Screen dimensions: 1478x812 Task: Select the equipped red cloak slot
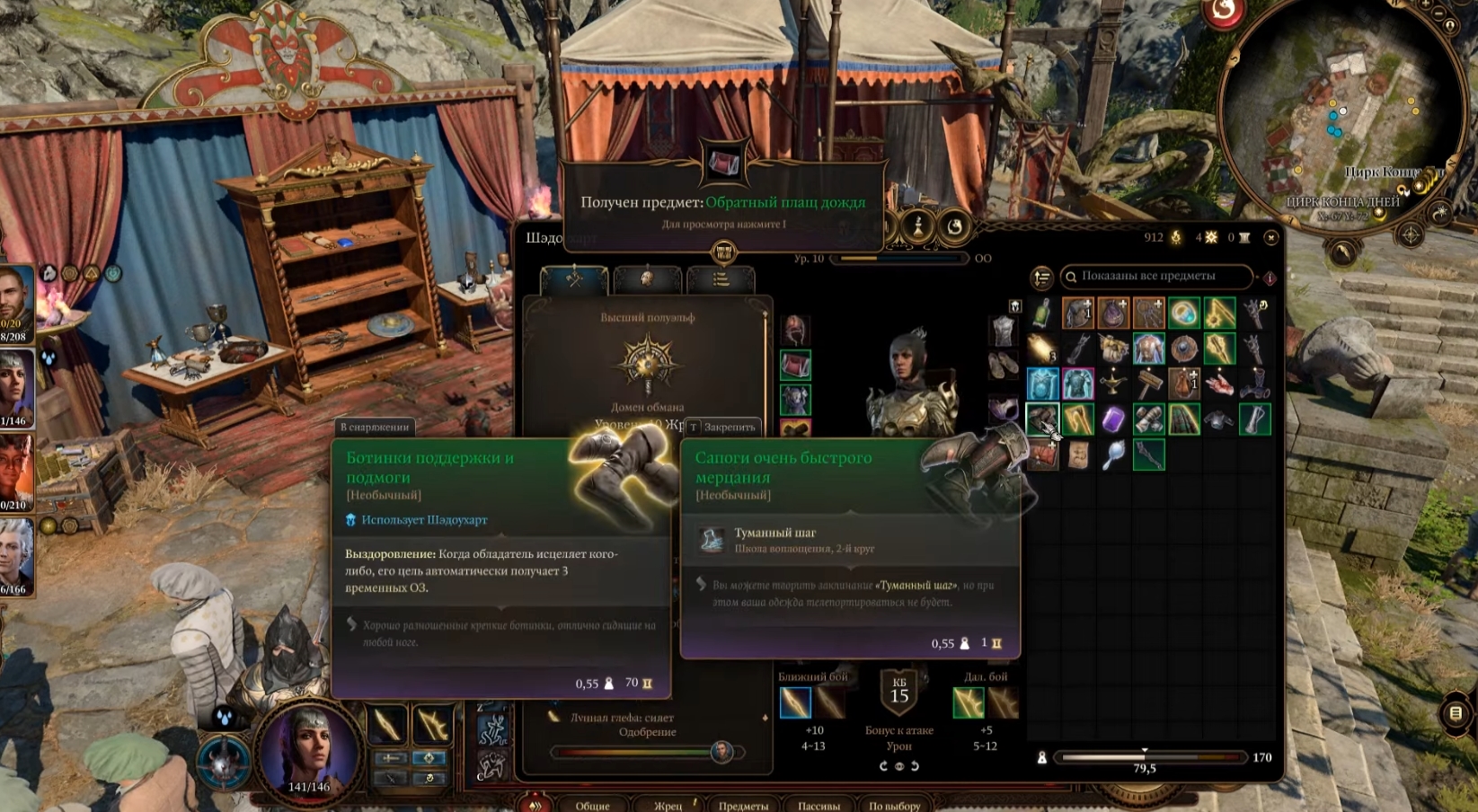click(x=795, y=366)
